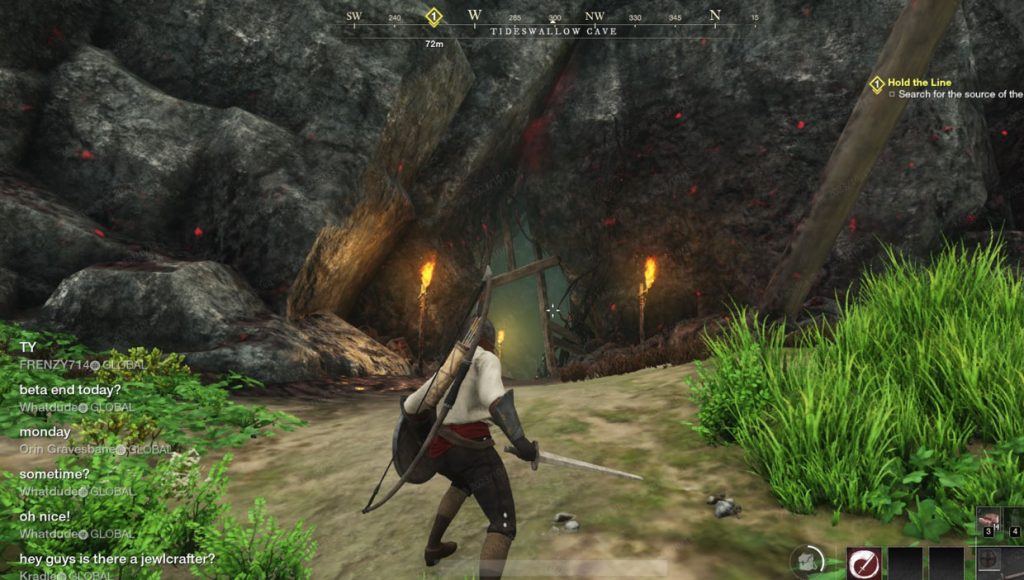Click Kradle's jewelcrafter message in chat
Screen dimensions: 1024x580
(117, 558)
